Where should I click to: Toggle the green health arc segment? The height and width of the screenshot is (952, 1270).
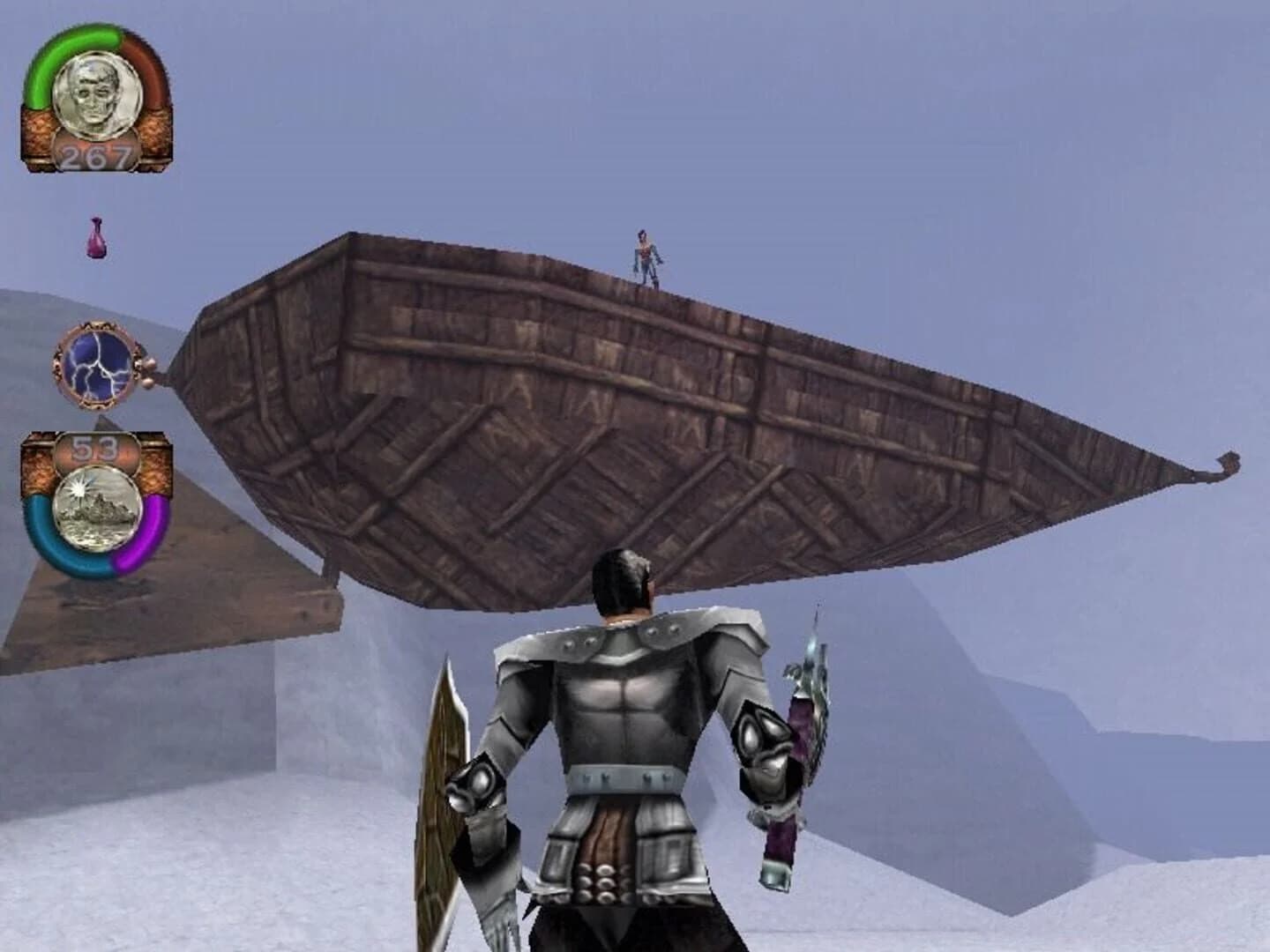(x=44, y=53)
